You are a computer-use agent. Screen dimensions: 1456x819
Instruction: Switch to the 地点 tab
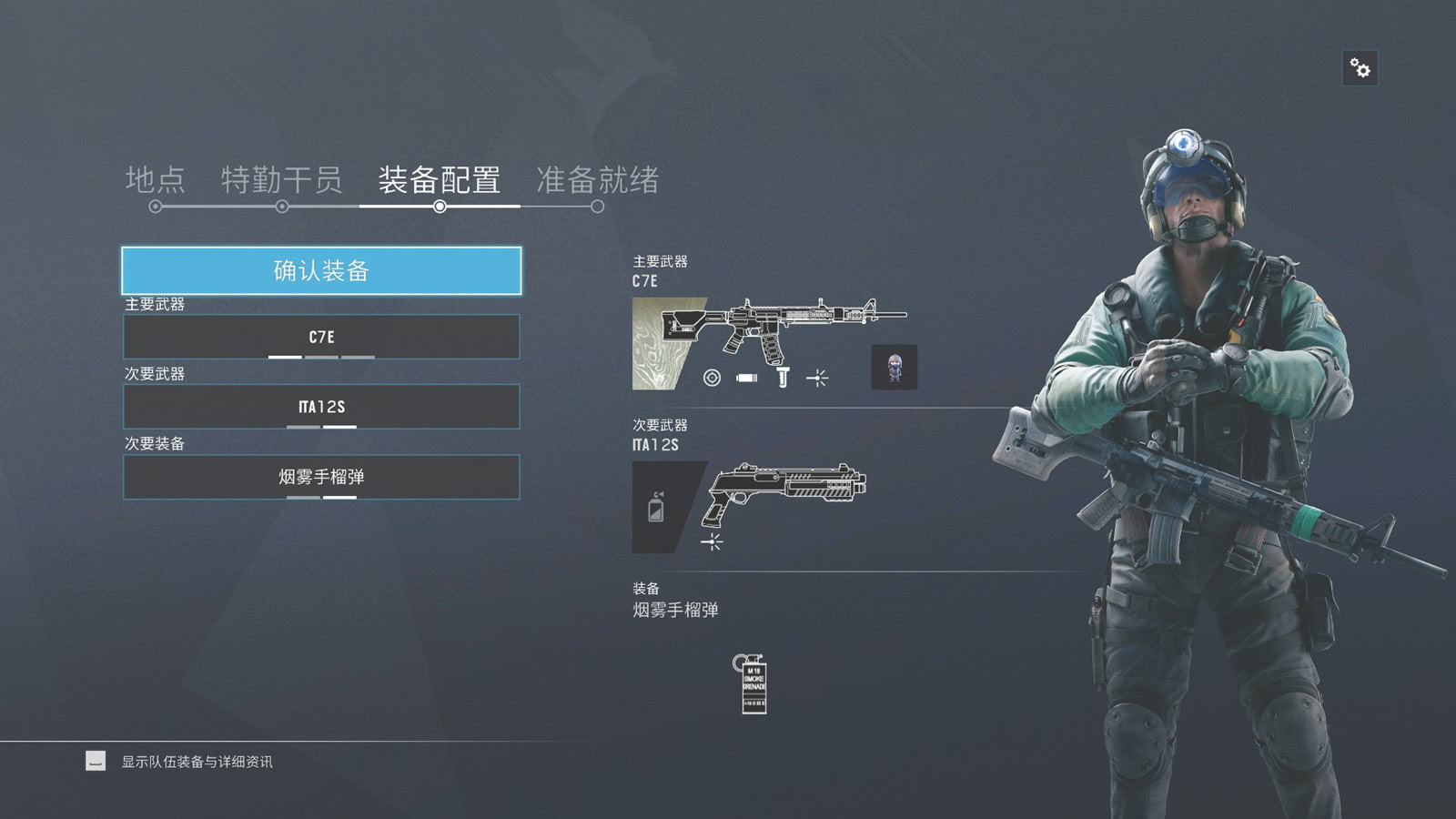[x=156, y=180]
